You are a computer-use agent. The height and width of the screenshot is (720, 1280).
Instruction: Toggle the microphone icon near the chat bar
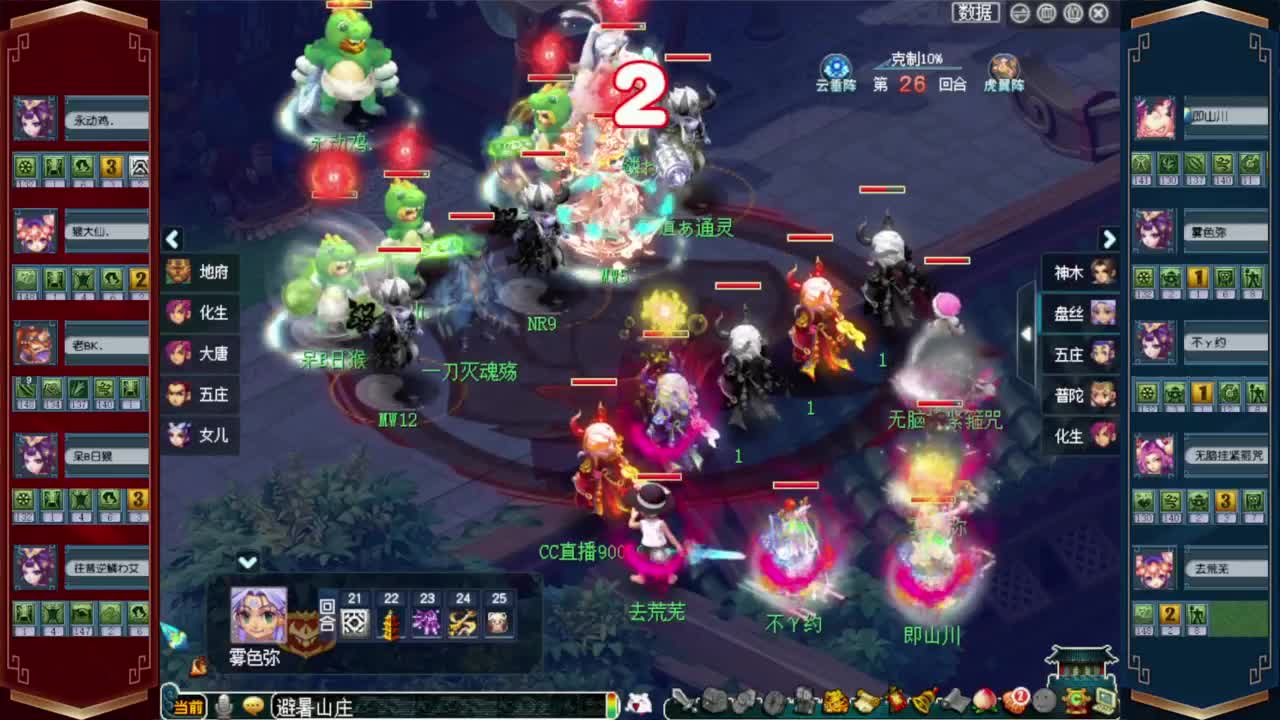coord(225,704)
